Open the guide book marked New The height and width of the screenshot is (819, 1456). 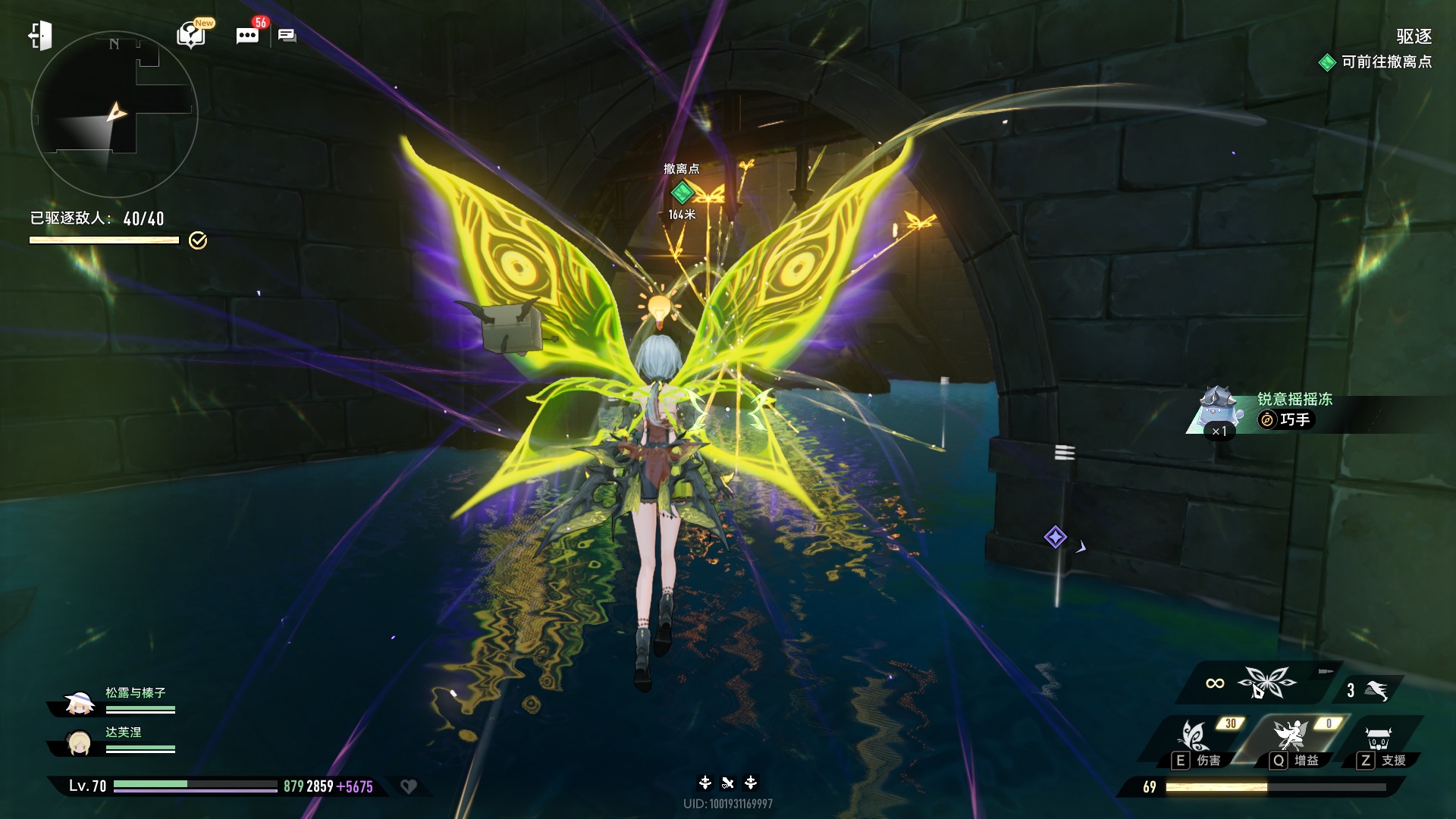191,35
